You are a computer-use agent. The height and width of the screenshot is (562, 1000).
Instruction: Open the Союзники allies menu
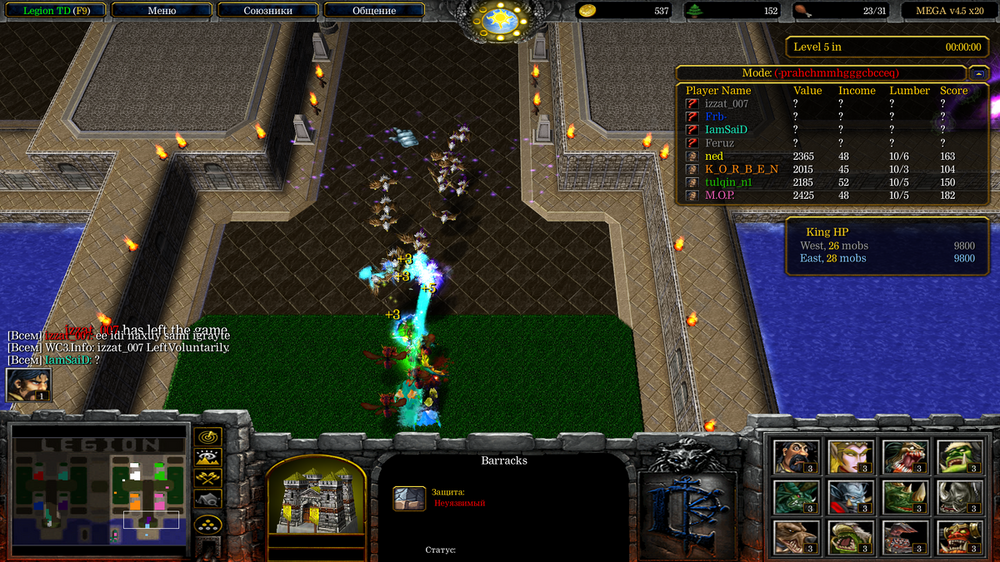[x=267, y=11]
